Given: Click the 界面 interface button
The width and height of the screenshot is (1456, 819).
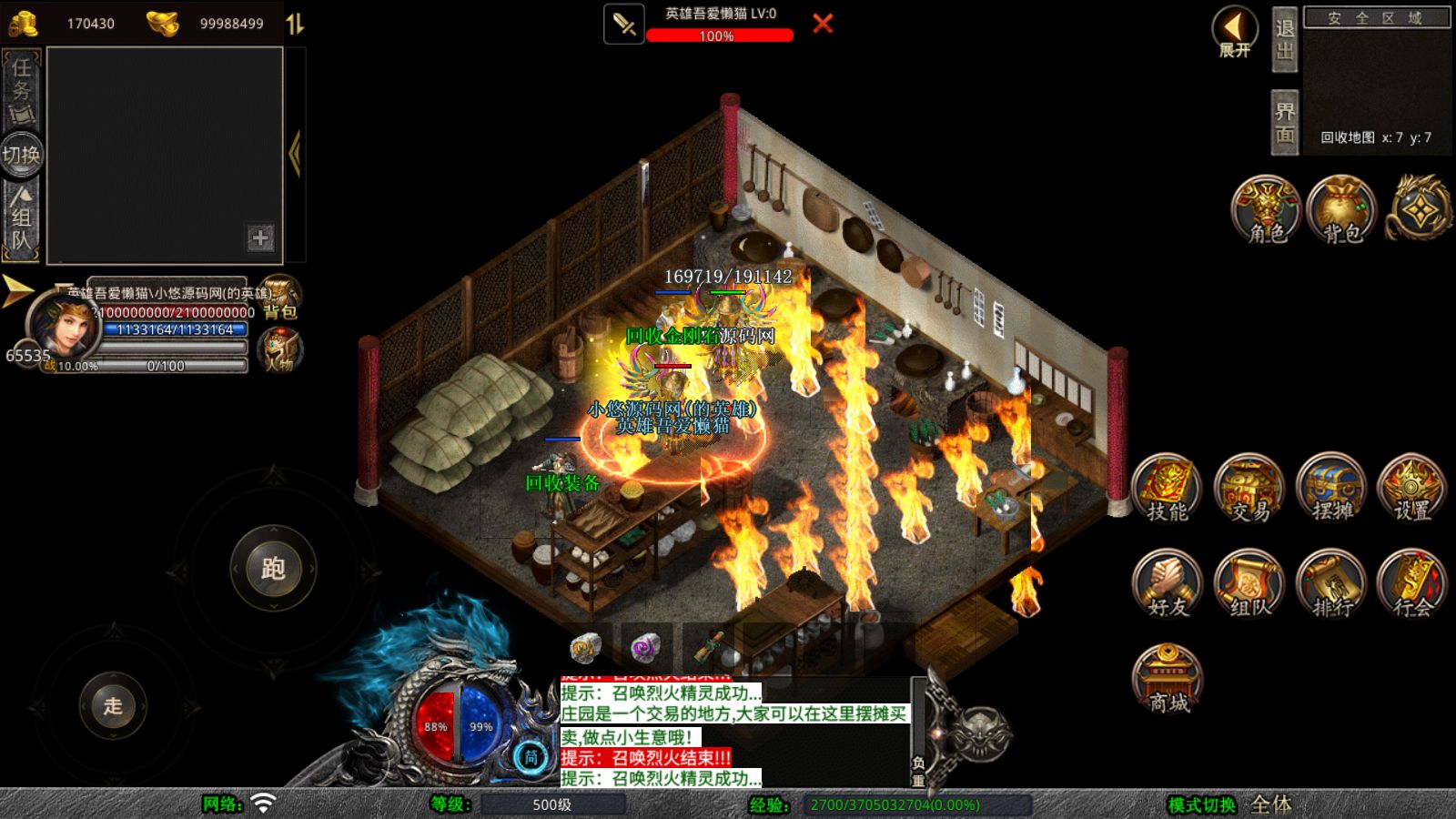Looking at the screenshot, I should pos(1285,123).
